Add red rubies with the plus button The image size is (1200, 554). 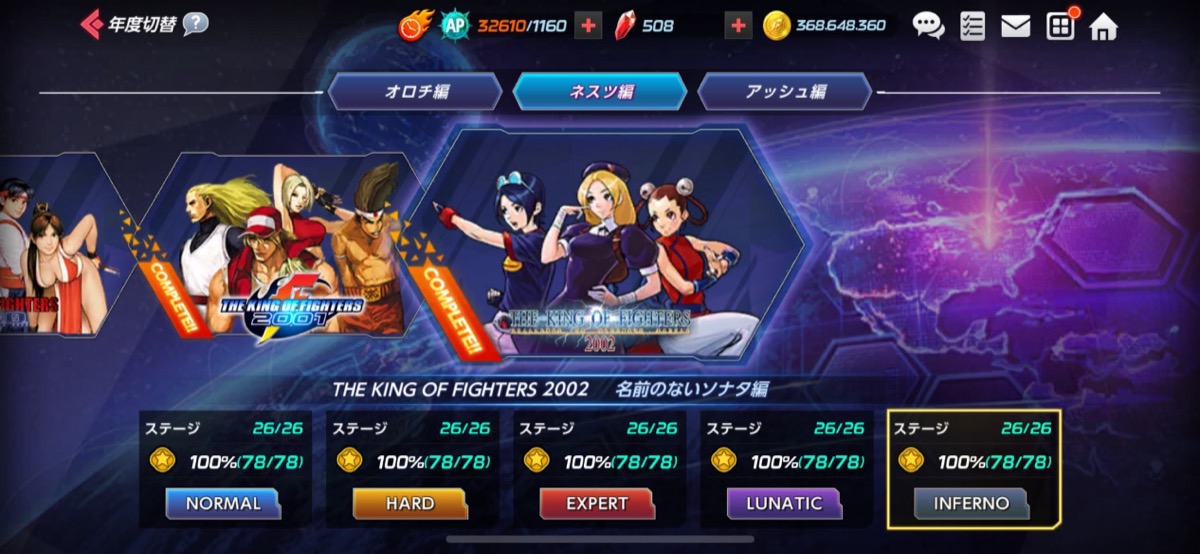tap(738, 26)
